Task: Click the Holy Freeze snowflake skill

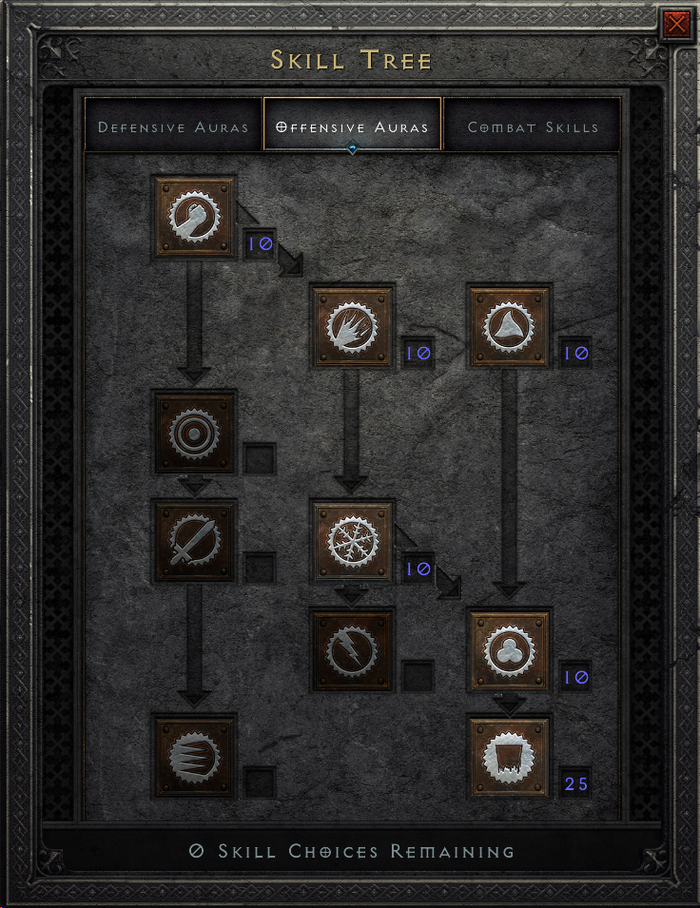Action: [352, 541]
